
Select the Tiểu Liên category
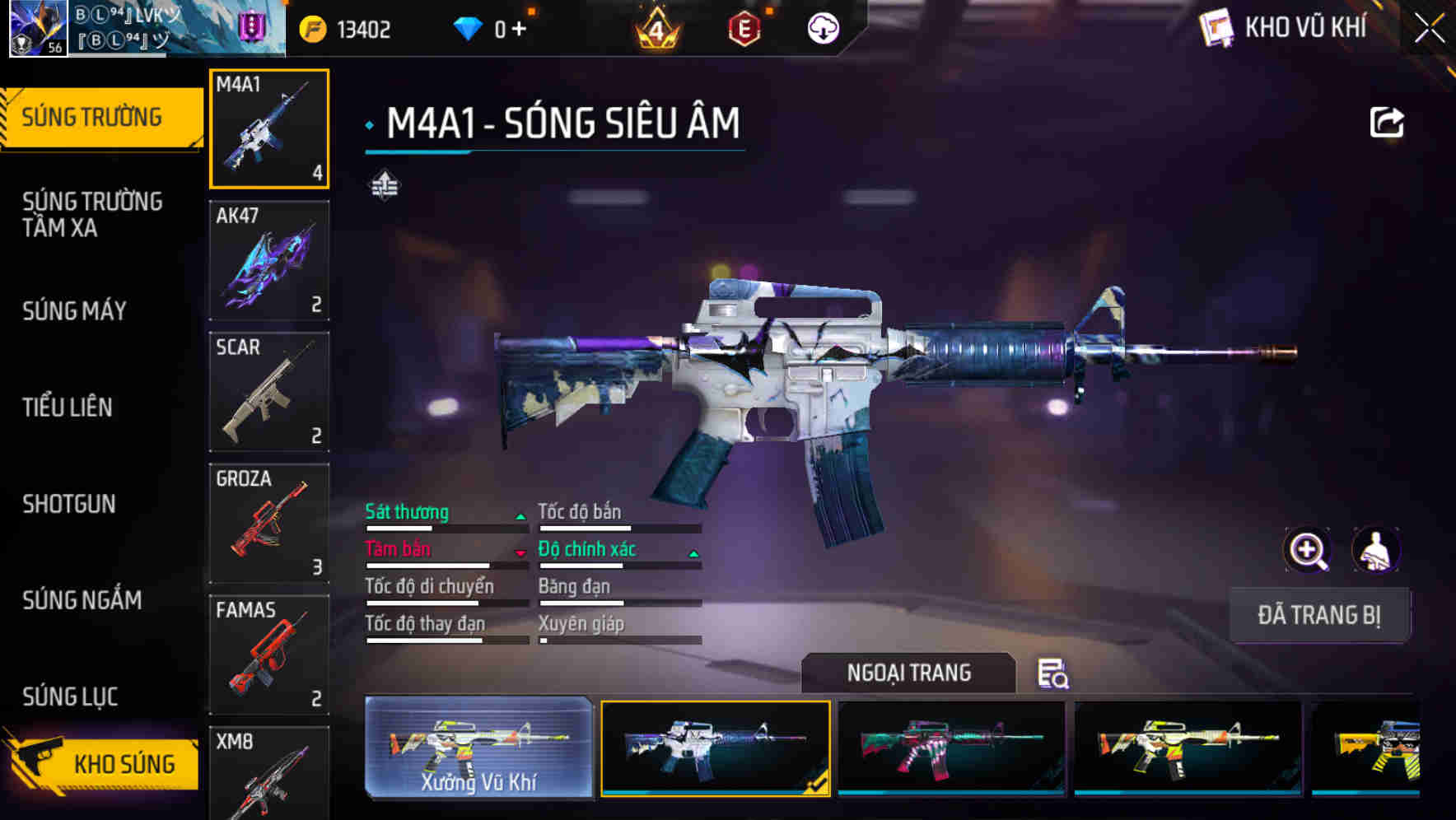point(68,407)
